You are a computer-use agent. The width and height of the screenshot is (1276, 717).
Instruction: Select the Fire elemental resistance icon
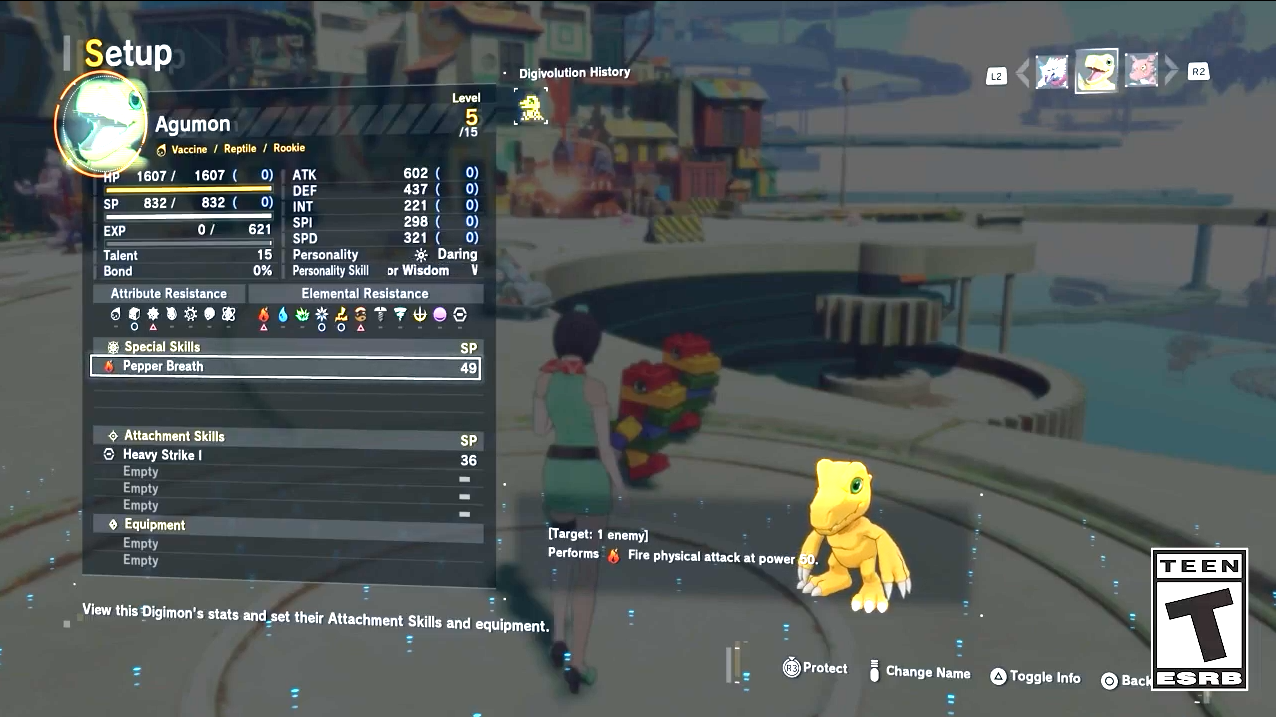point(264,315)
